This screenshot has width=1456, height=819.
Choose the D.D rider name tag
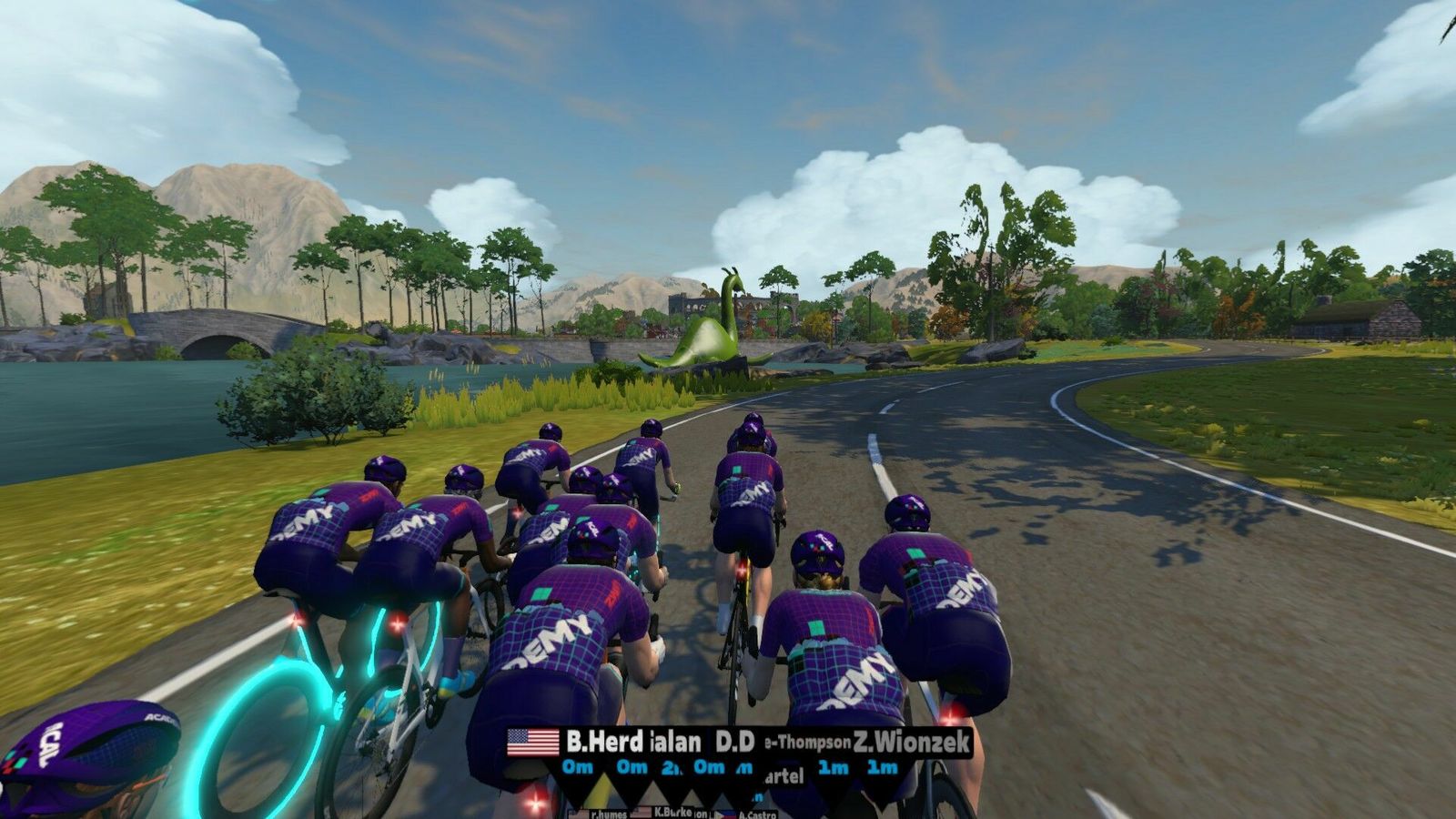[734, 742]
